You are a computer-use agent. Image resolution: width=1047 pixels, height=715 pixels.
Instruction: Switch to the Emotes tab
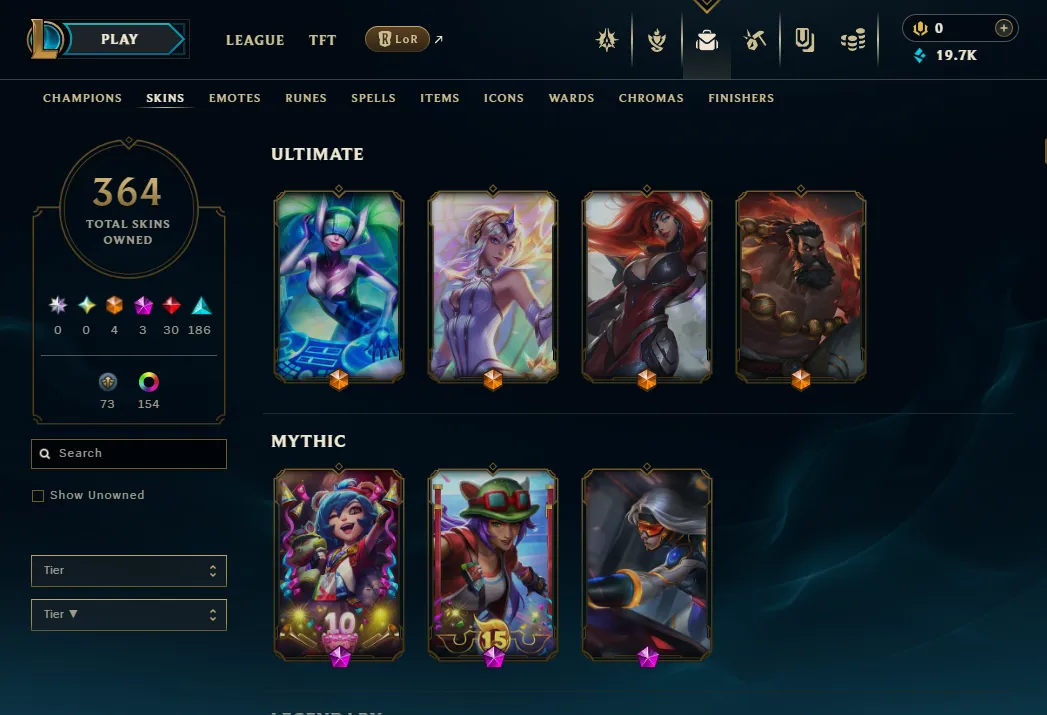[x=235, y=98]
